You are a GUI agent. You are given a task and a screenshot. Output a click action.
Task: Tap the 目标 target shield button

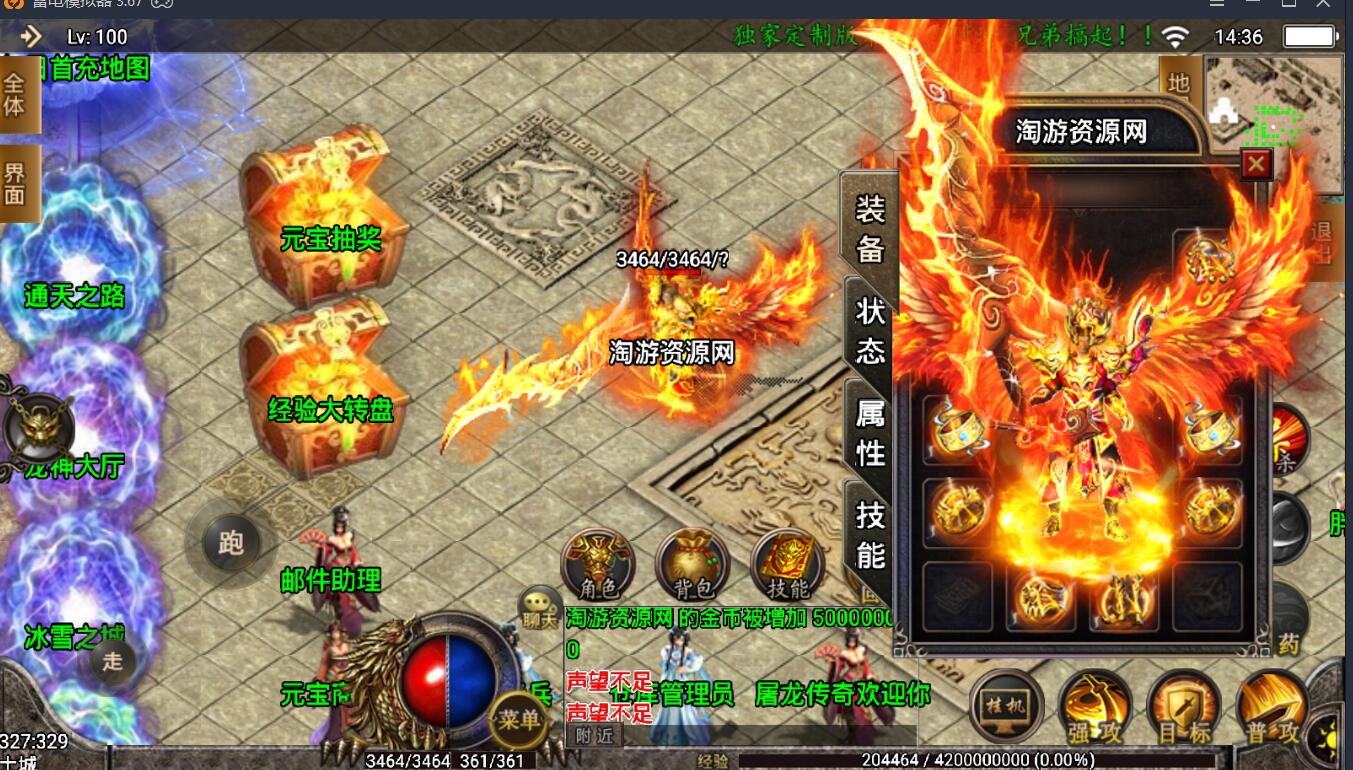[1183, 707]
